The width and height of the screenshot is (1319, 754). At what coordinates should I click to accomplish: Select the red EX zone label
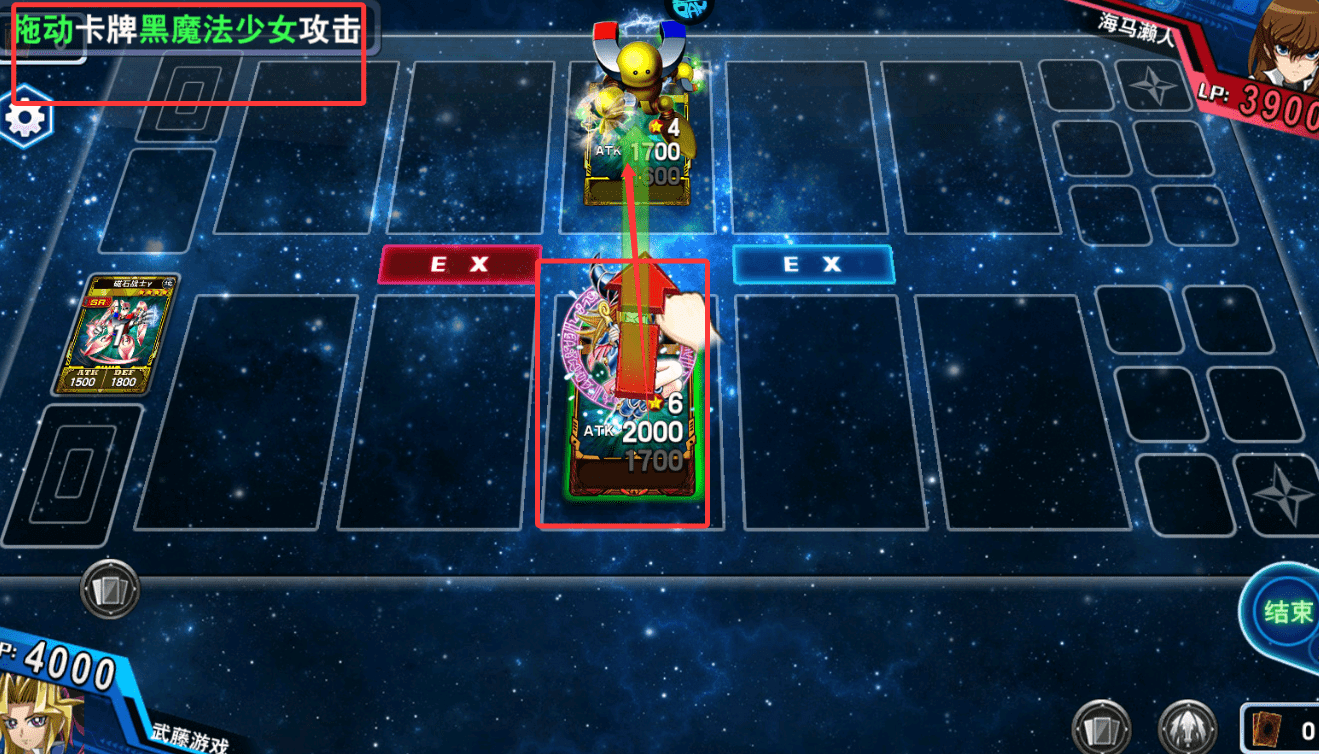click(x=459, y=264)
